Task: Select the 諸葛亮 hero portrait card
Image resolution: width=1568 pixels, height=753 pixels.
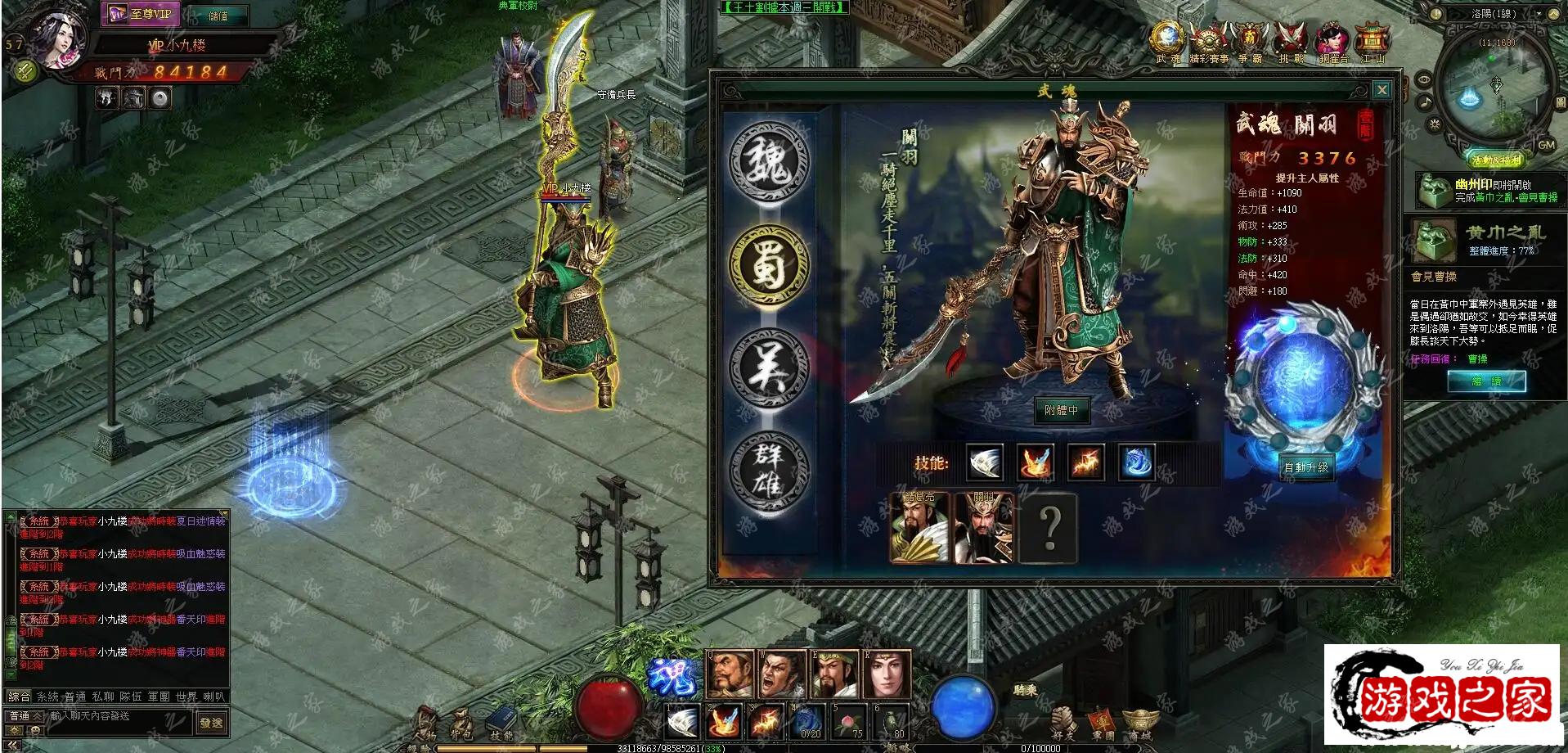Action: [919, 528]
